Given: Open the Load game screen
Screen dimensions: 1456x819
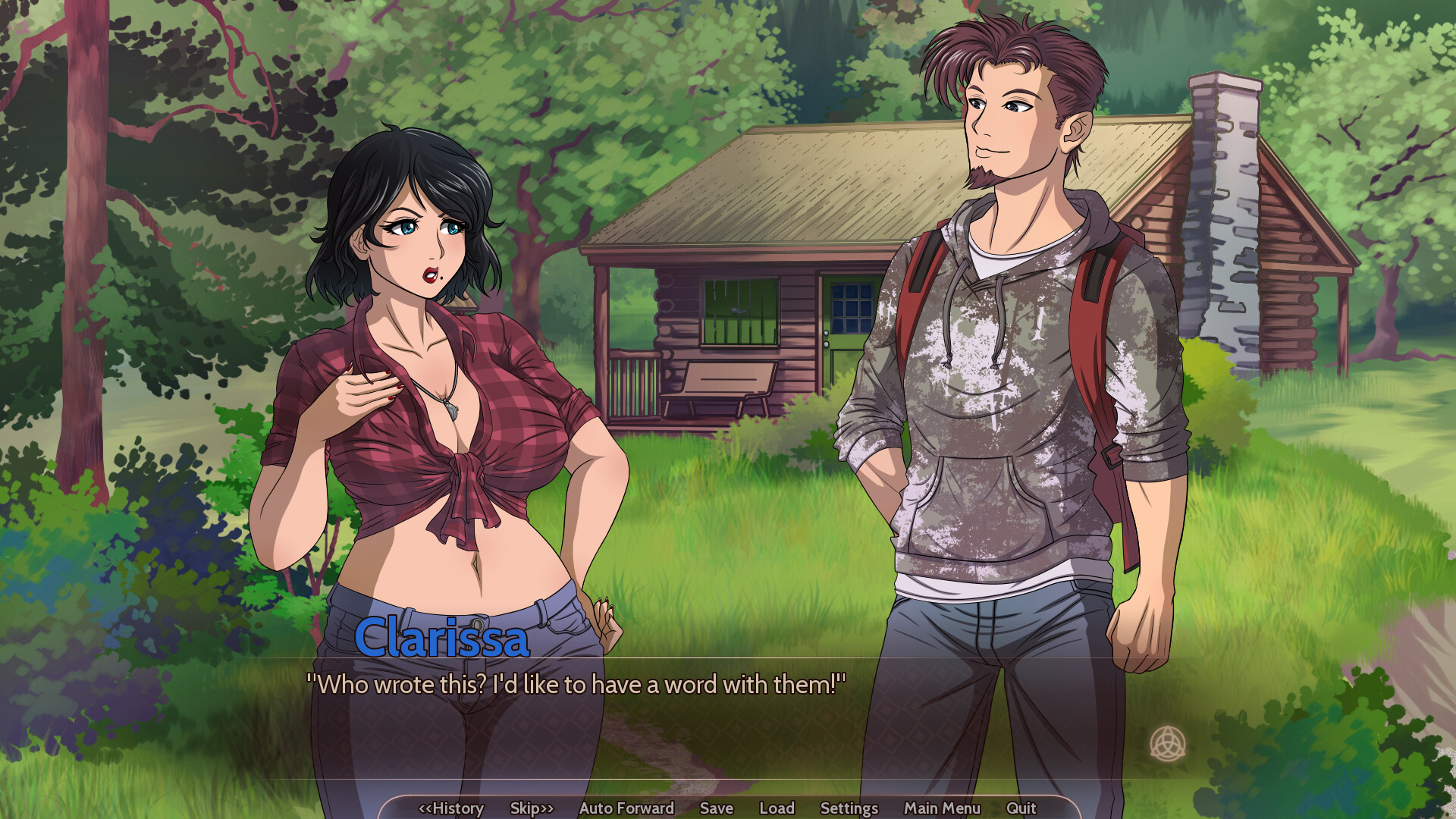Looking at the screenshot, I should point(777,808).
